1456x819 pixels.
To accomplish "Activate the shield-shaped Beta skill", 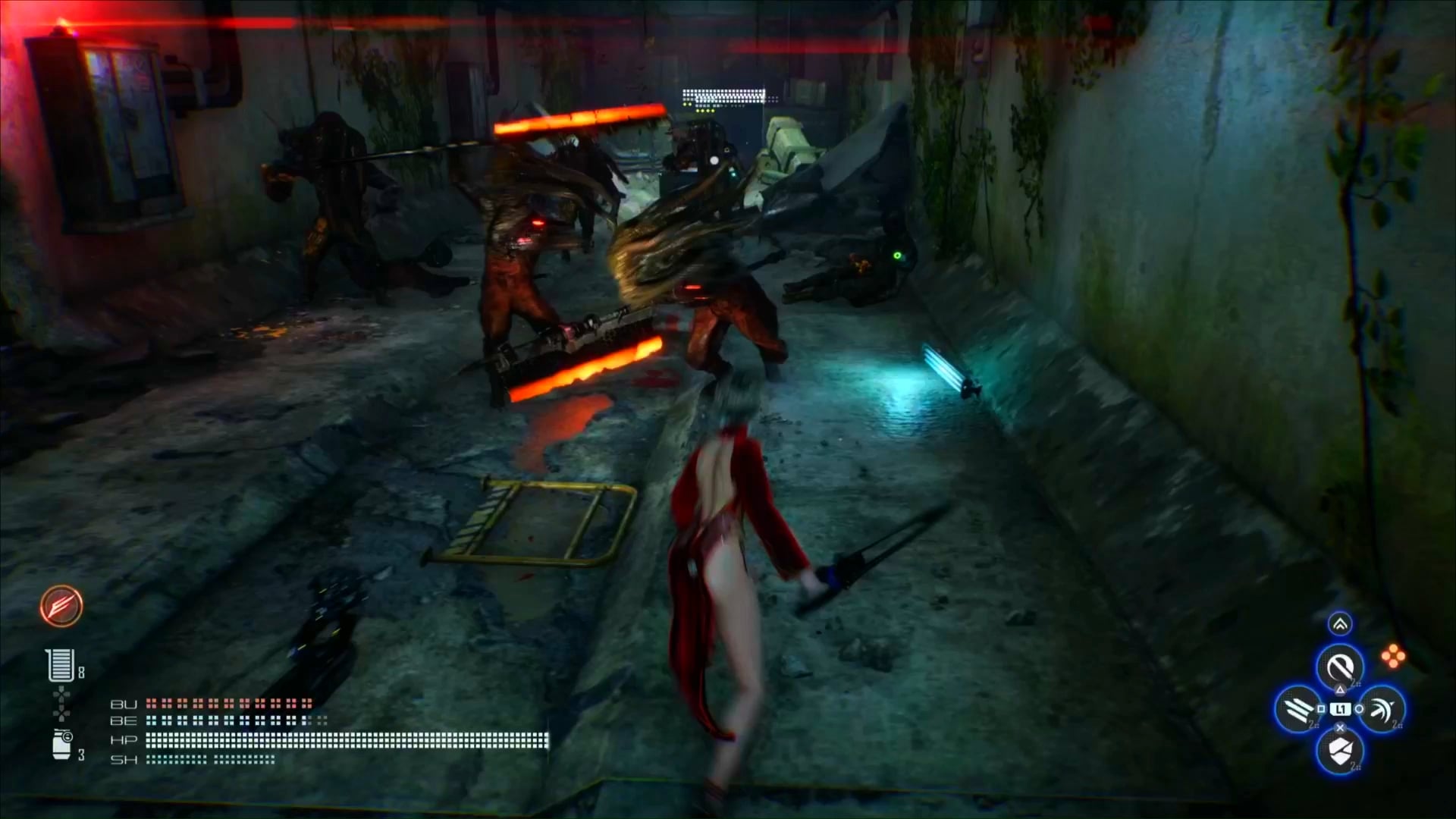I will (x=1340, y=751).
